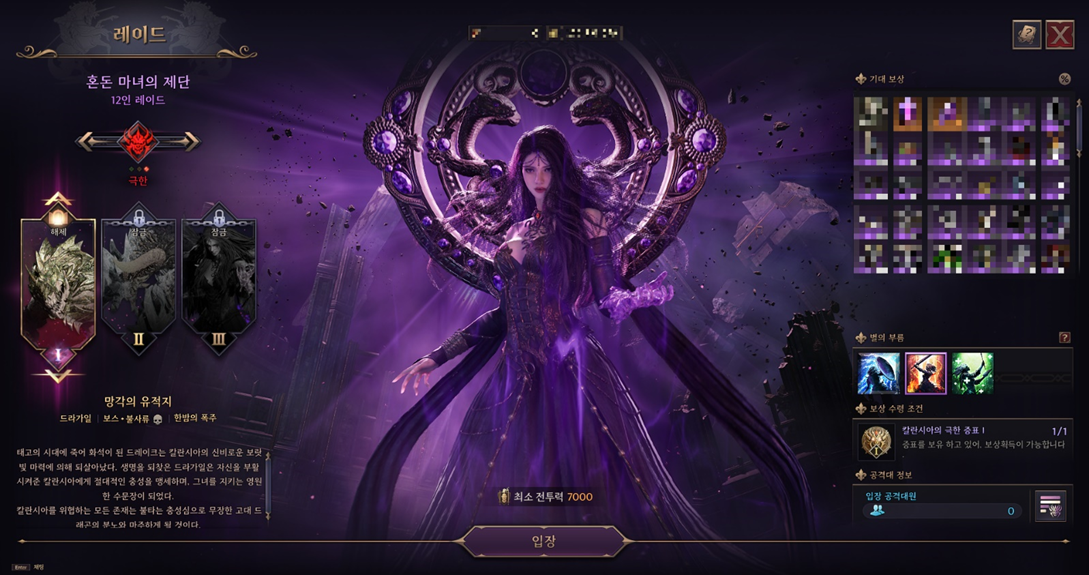Click the red demon difficulty emblem
1089x575 pixels.
pos(138,142)
